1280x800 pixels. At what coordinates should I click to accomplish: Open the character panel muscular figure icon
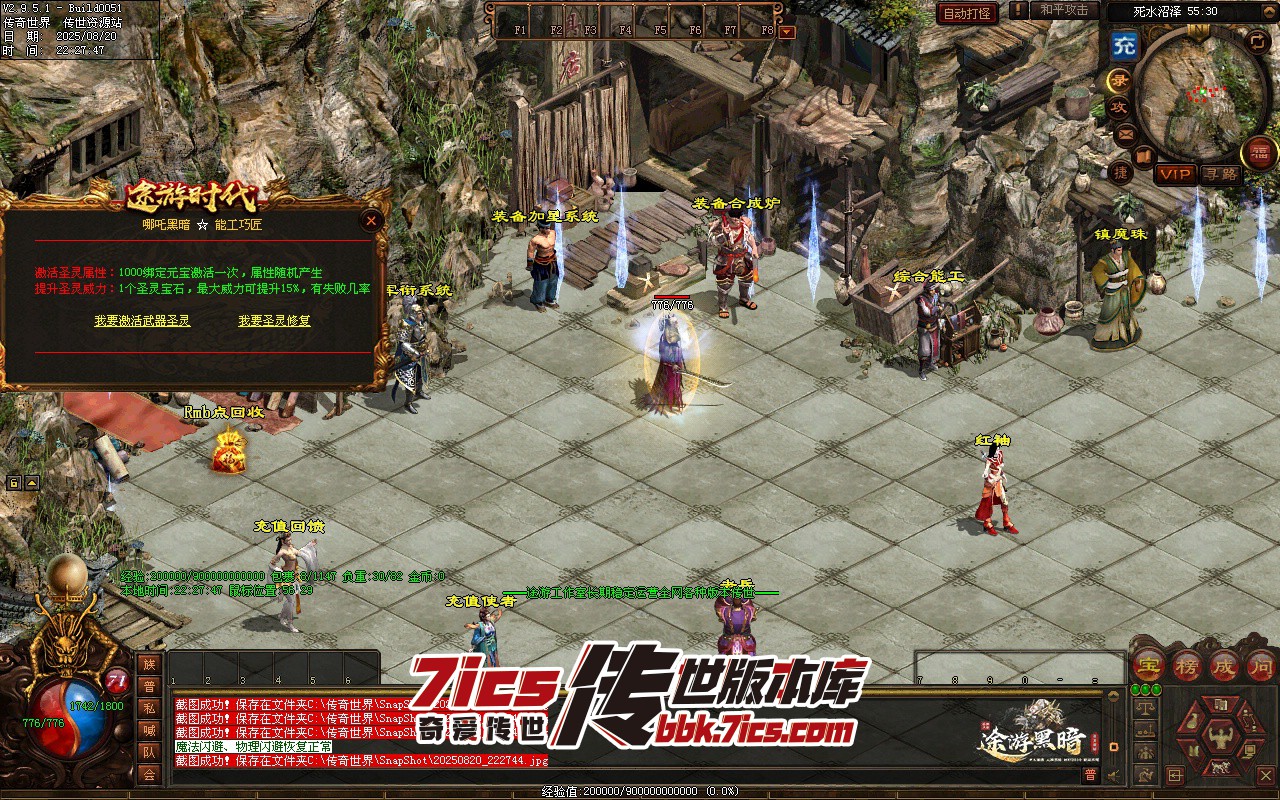click(x=1222, y=740)
